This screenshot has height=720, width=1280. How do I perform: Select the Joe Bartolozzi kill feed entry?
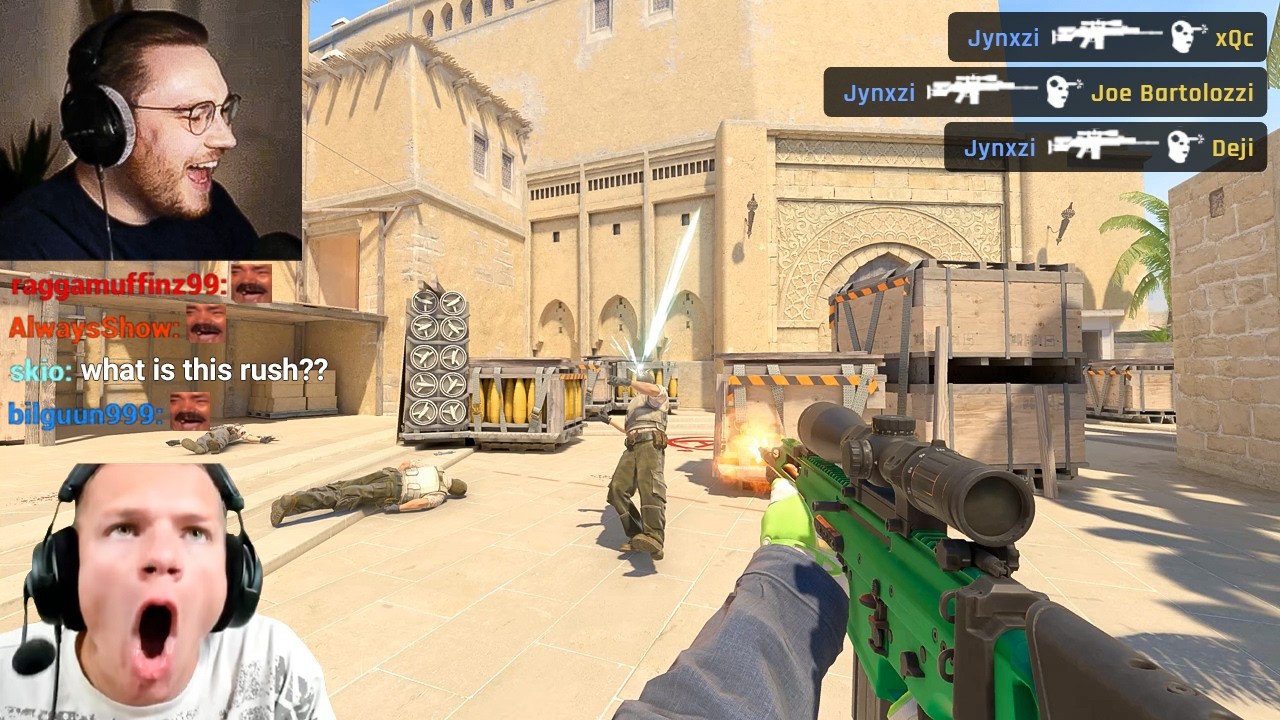pos(1045,93)
